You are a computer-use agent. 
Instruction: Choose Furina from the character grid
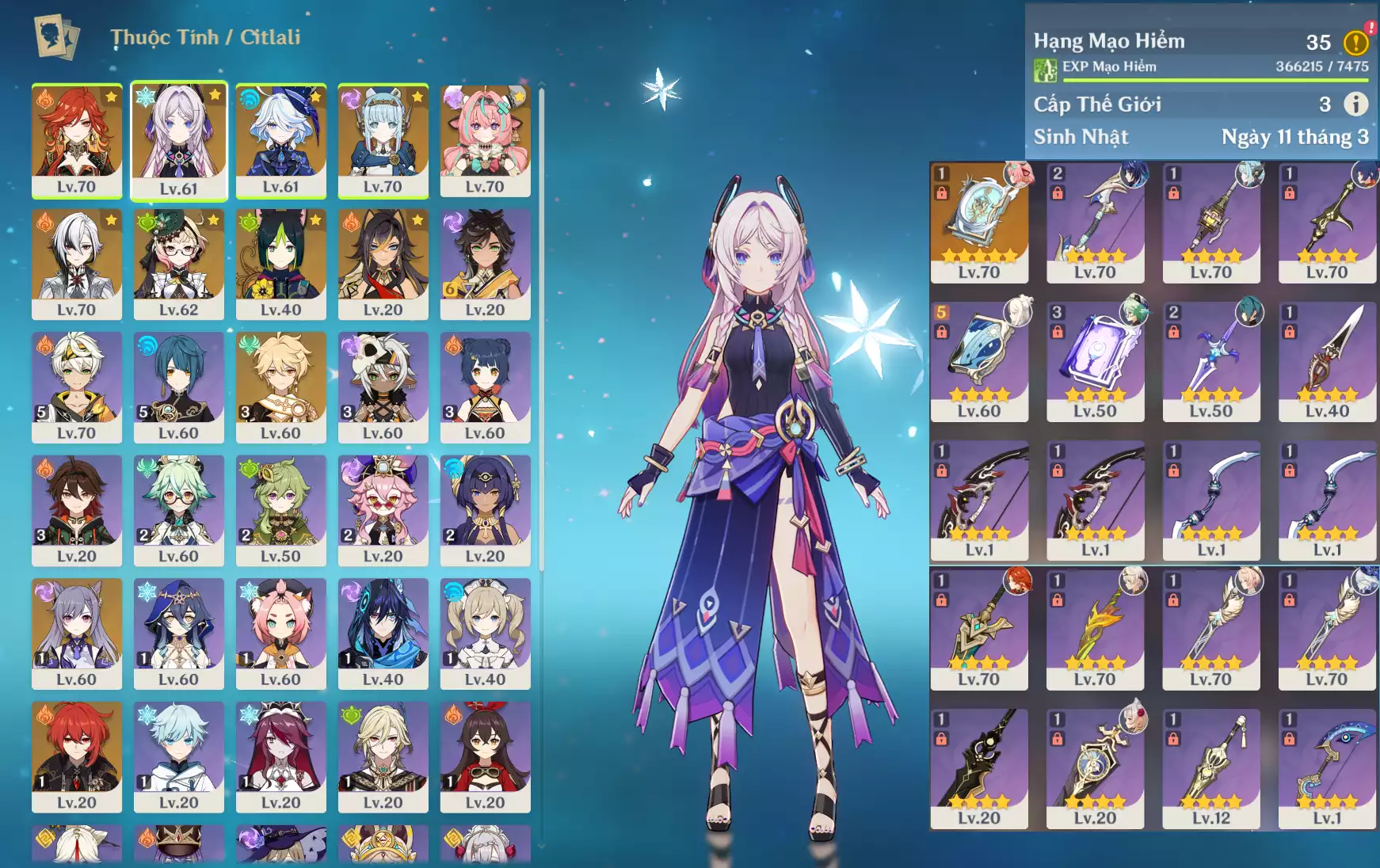pos(280,139)
